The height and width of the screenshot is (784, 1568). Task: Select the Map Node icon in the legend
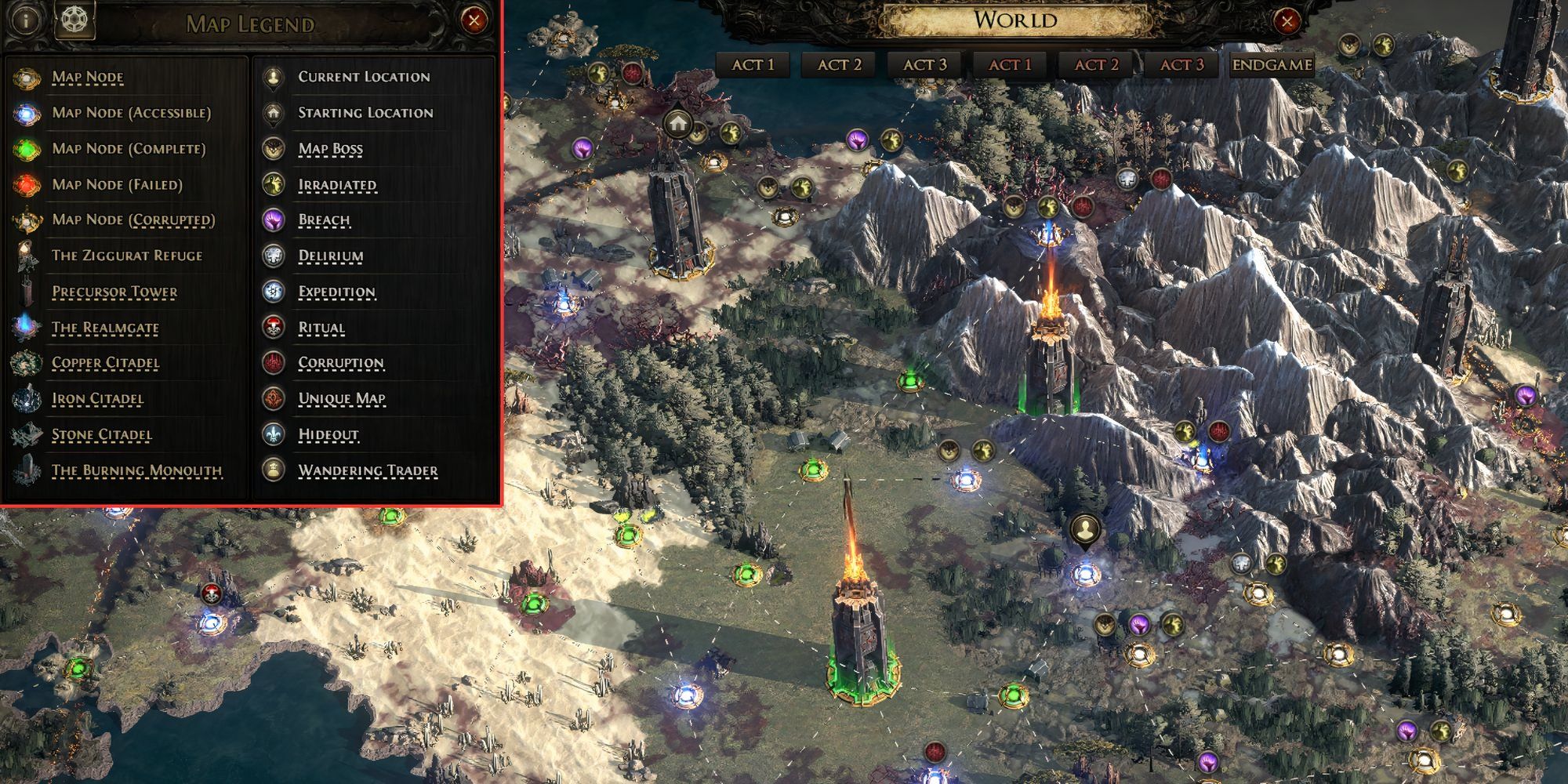(x=26, y=77)
